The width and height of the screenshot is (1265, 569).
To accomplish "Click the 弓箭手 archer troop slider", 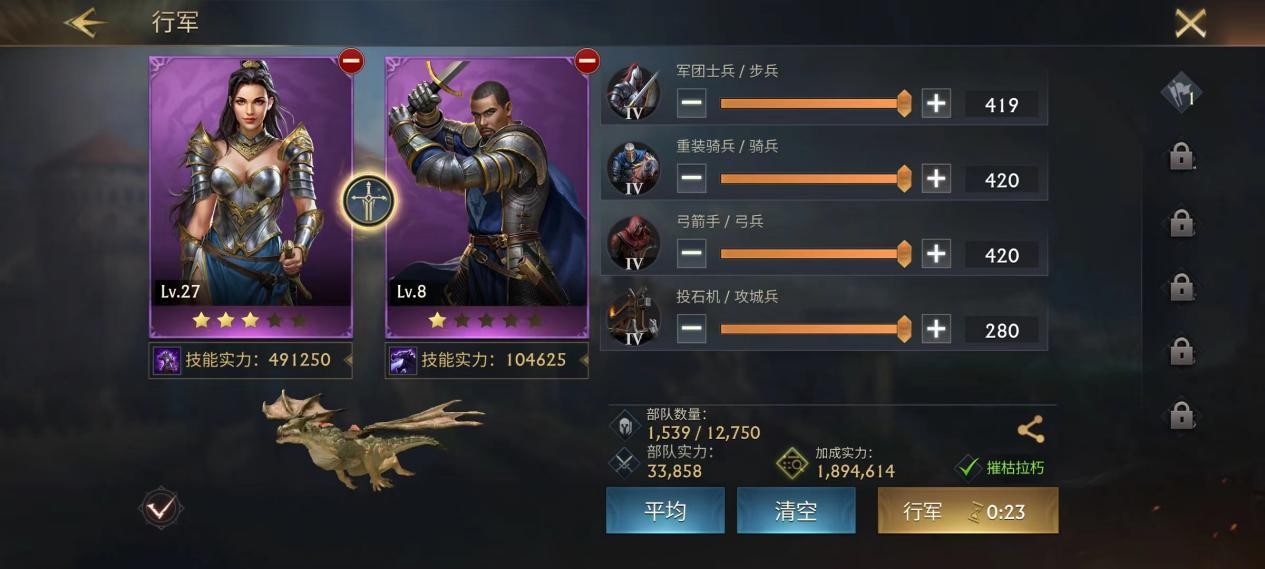I will tap(812, 254).
